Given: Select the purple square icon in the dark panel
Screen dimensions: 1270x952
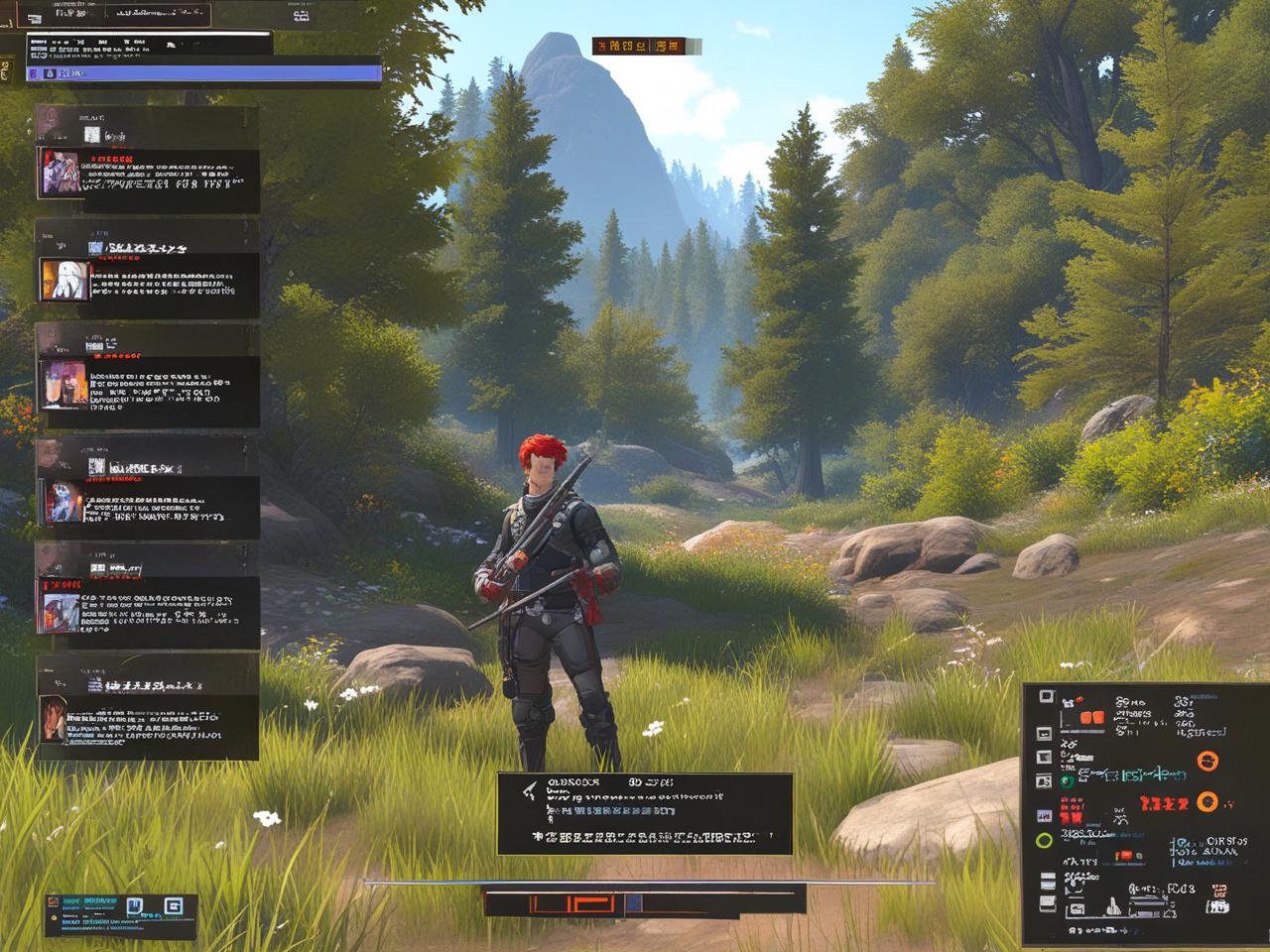Looking at the screenshot, I should (1044, 815).
